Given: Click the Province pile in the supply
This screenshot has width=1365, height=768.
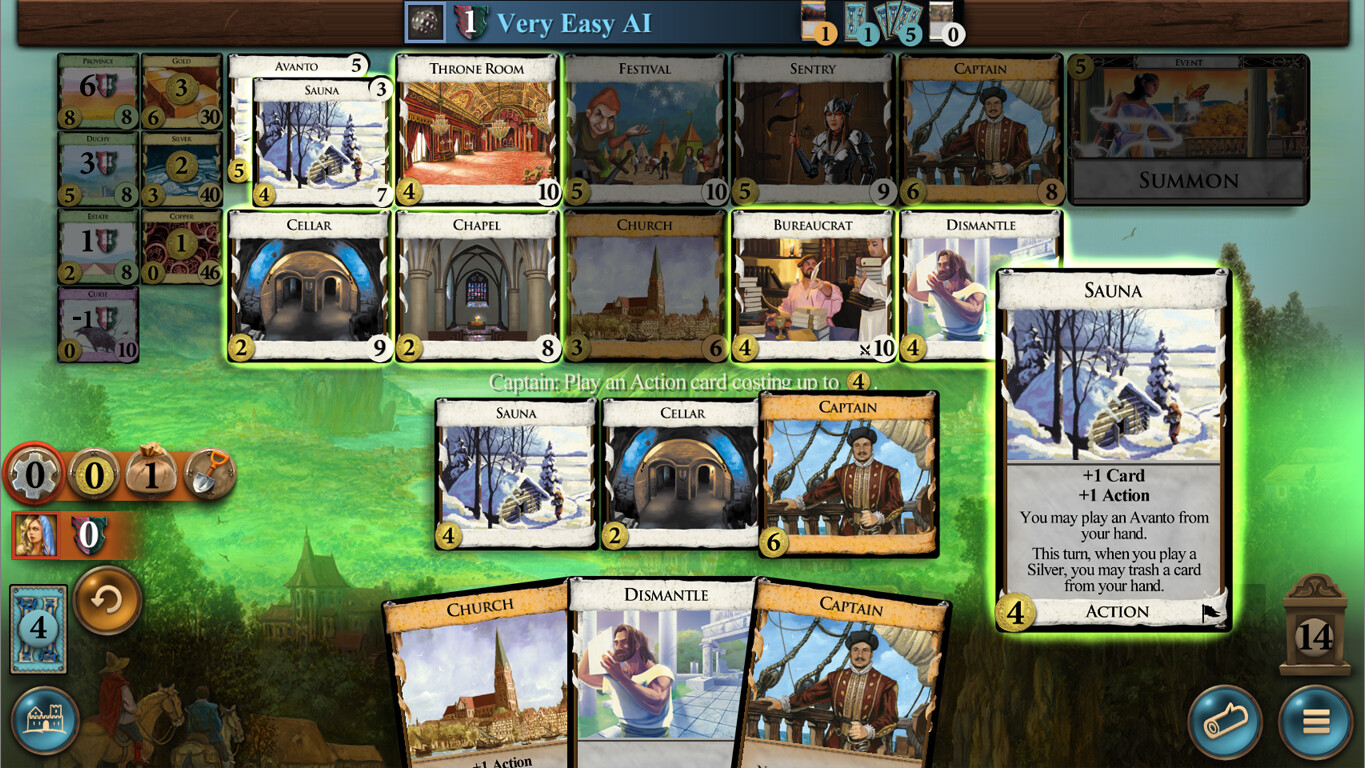Looking at the screenshot, I should (x=96, y=100).
